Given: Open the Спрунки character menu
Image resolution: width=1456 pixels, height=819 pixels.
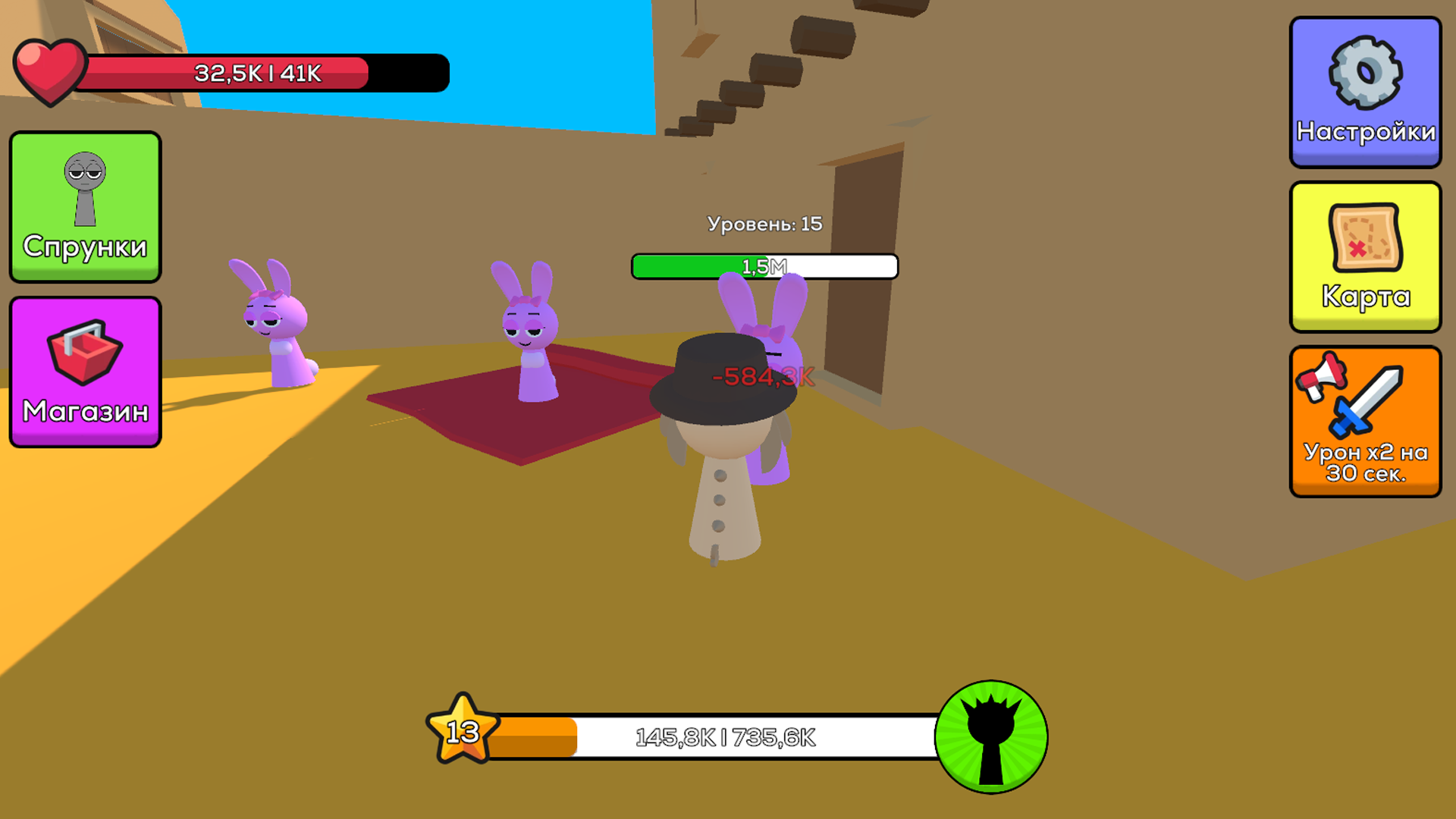Looking at the screenshot, I should tap(85, 206).
